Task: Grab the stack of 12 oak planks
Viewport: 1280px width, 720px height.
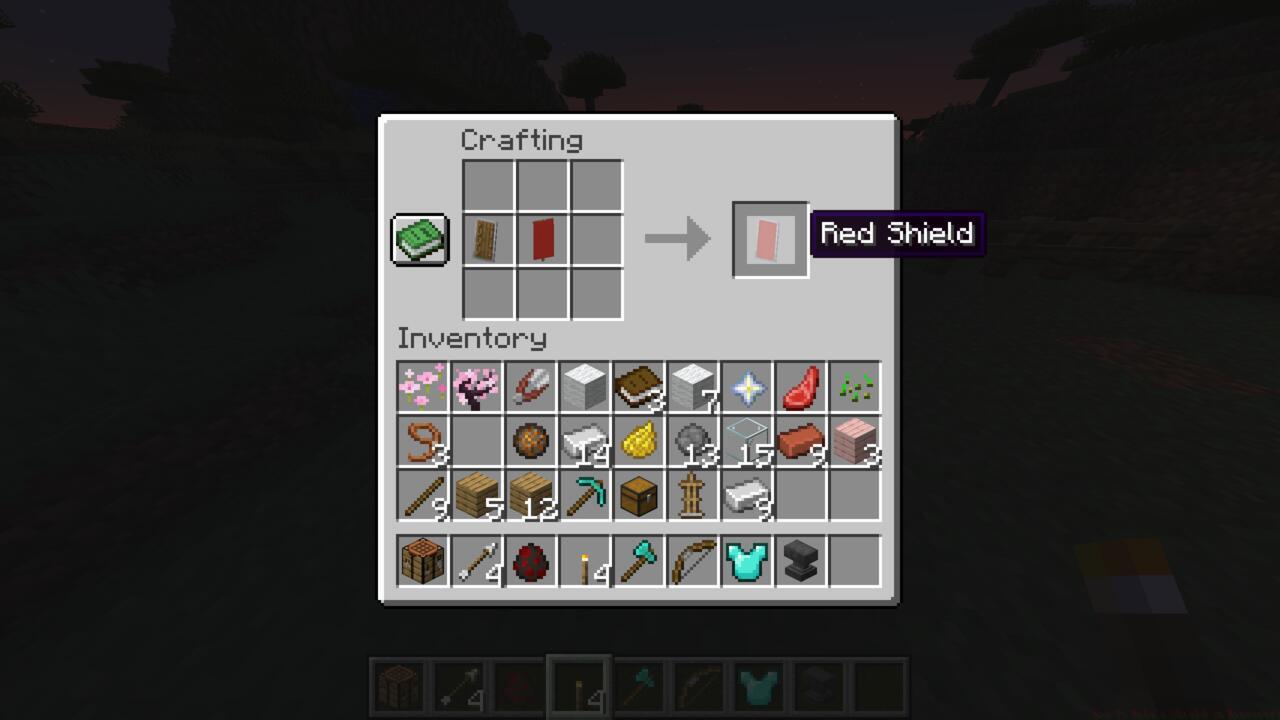Action: [x=530, y=497]
